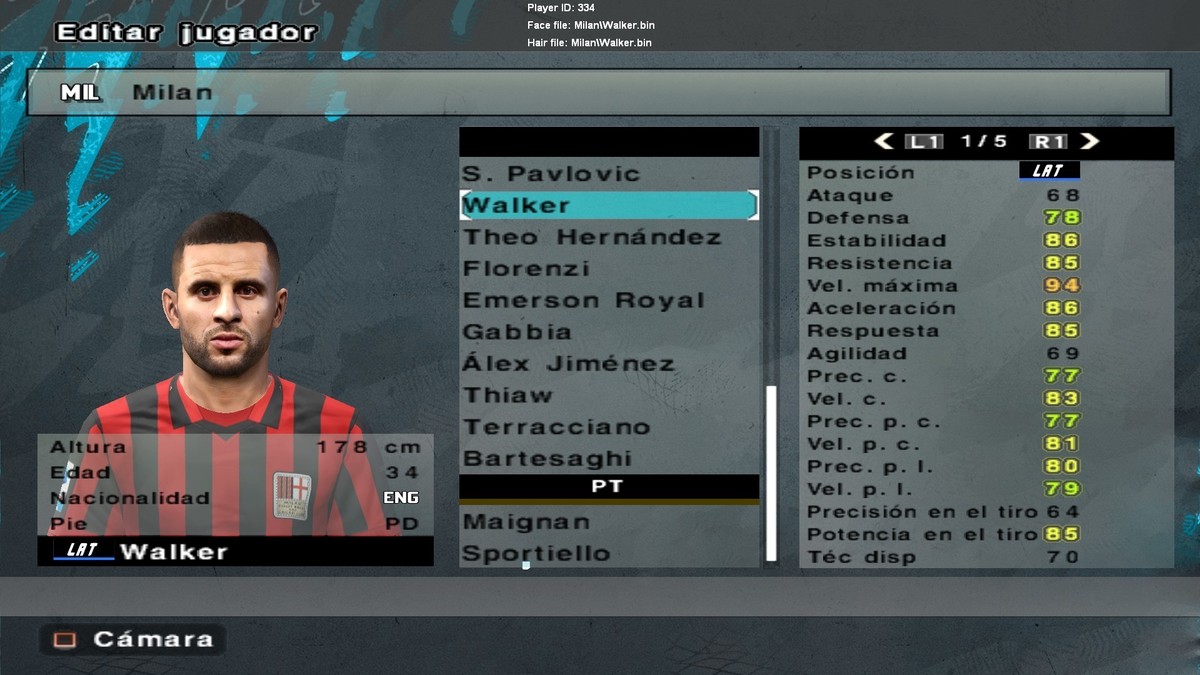Choose Emerson Royal in the roster
Screen dimensions: 1200x675
[584, 301]
